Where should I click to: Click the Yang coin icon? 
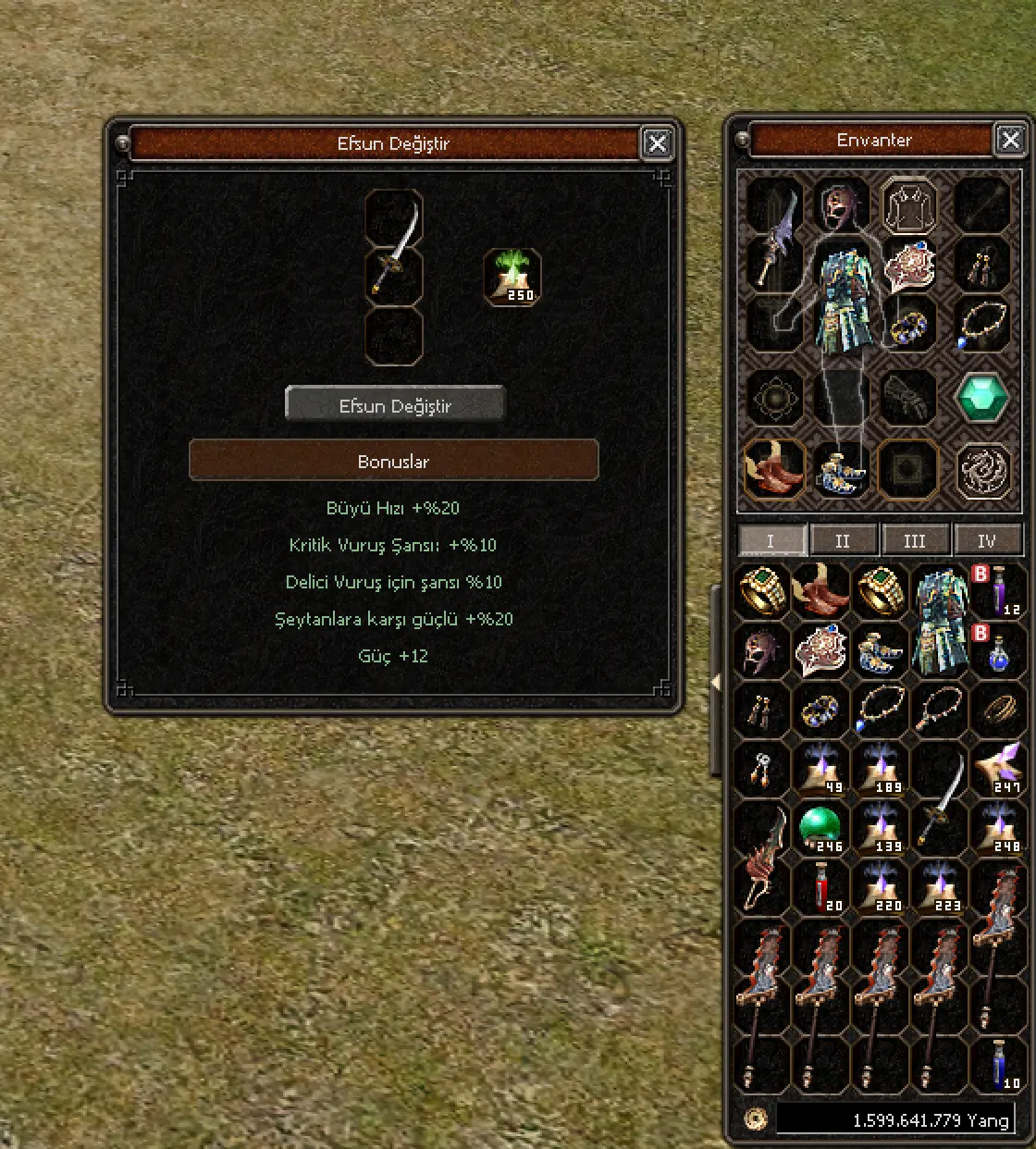(755, 1118)
